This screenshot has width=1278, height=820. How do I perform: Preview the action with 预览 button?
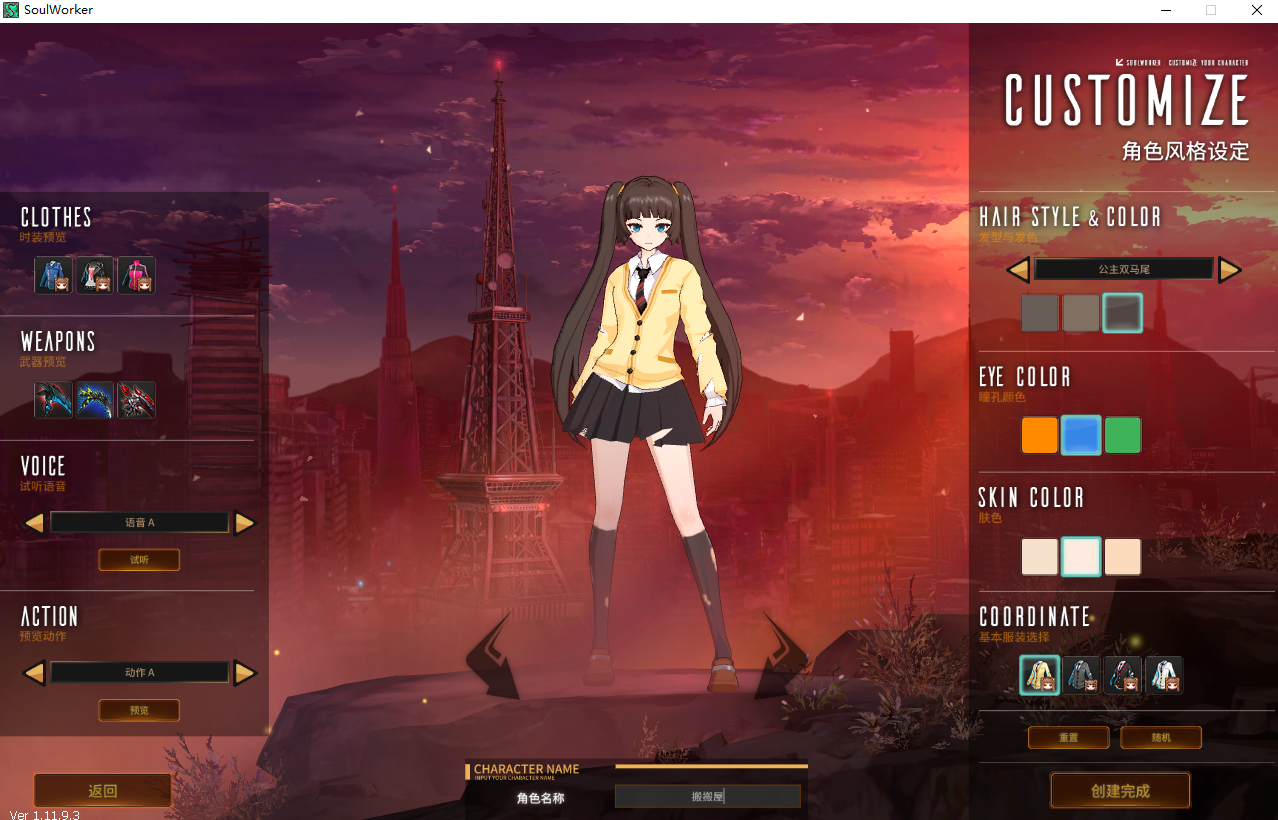coord(139,710)
